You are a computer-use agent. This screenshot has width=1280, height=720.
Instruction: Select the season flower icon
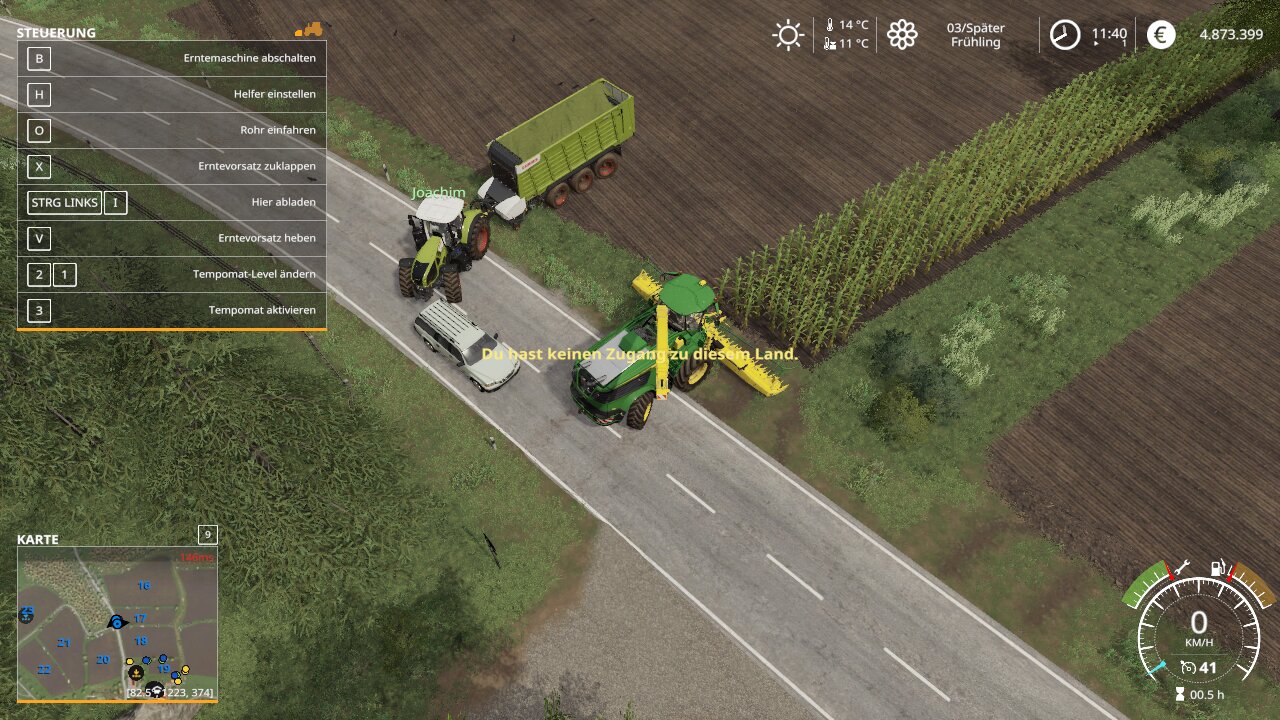902,35
